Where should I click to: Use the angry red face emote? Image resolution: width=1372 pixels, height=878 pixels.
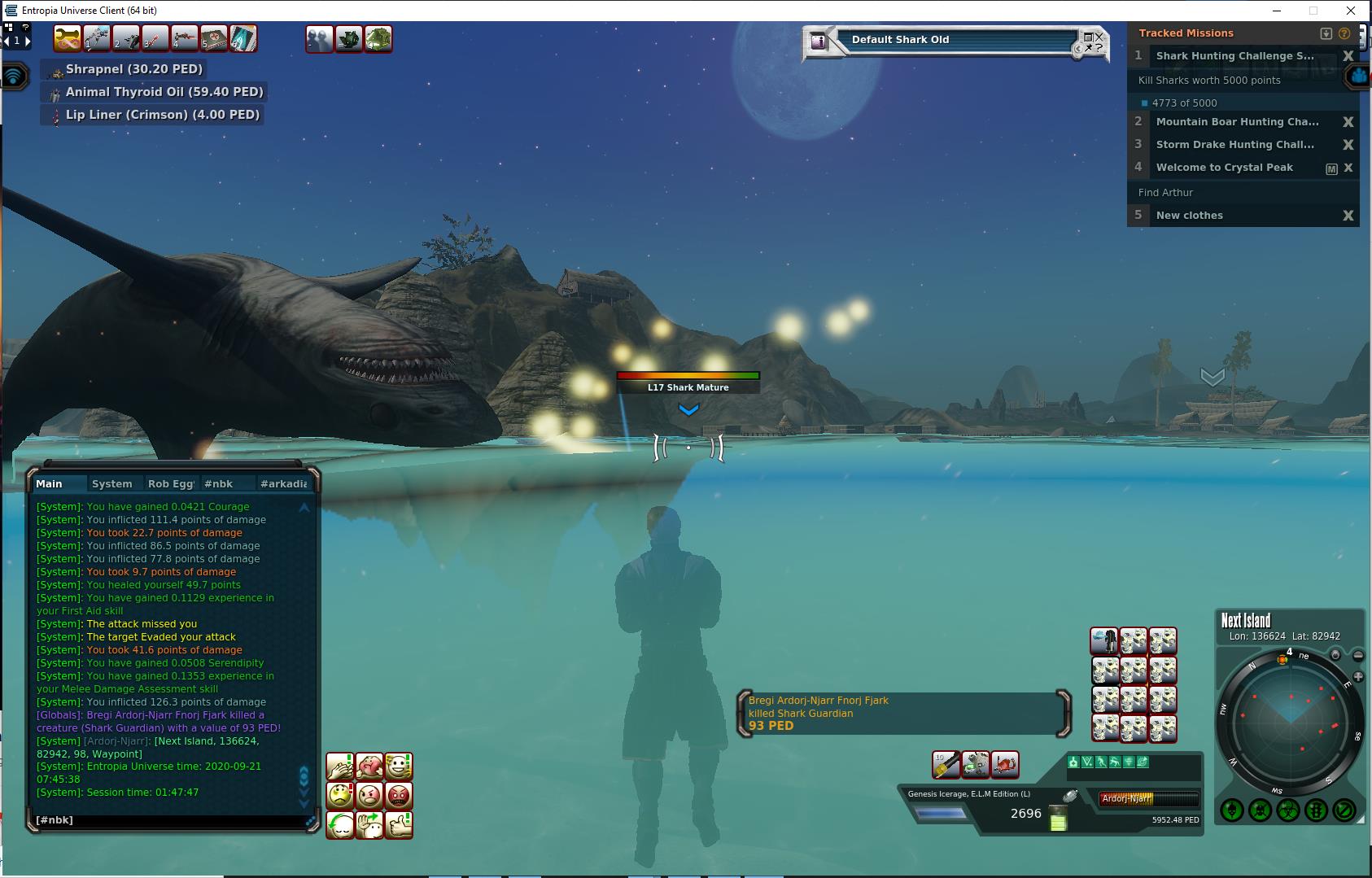coord(399,795)
